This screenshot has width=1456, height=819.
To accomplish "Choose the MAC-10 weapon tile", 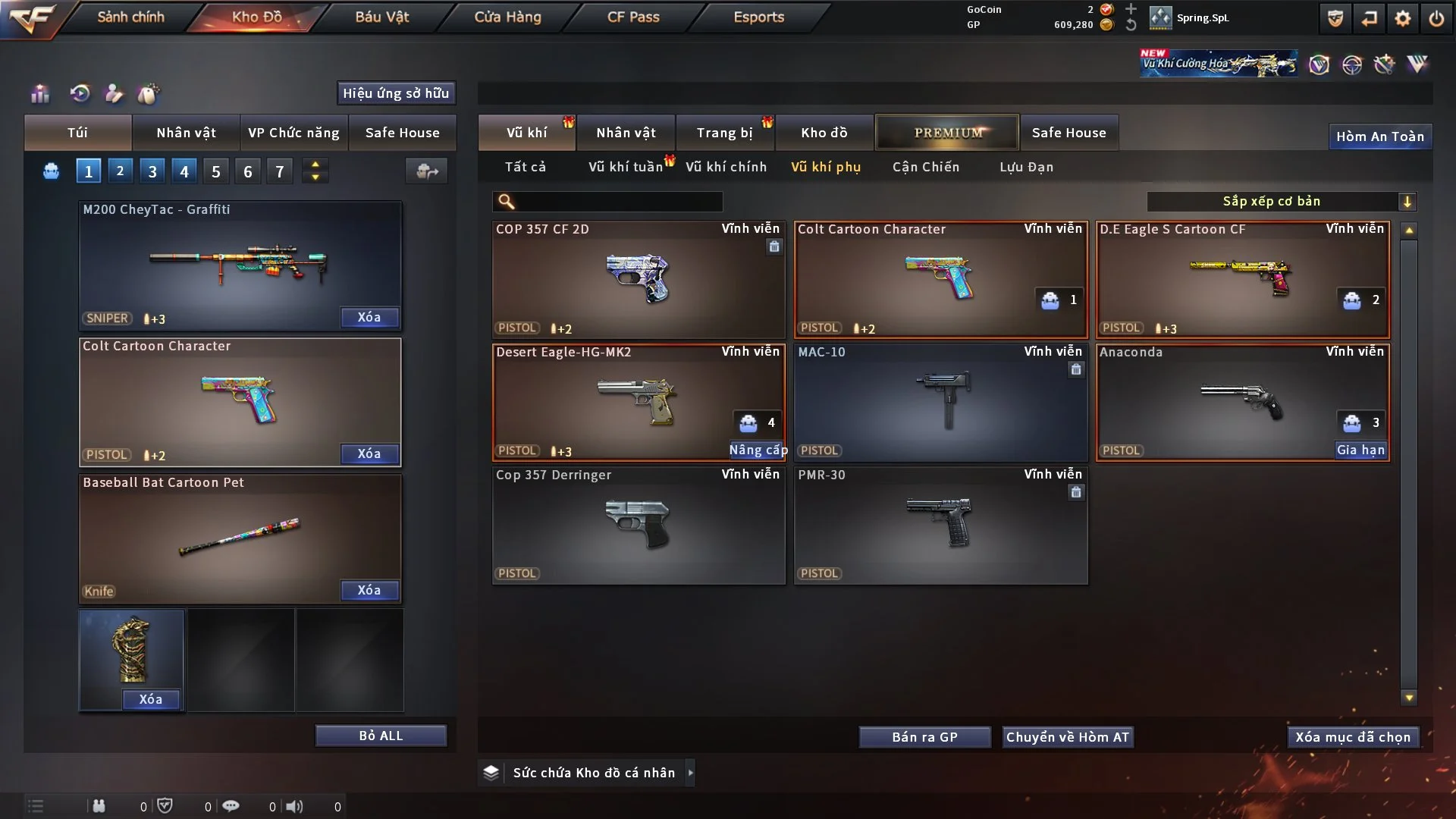I will 940,402.
